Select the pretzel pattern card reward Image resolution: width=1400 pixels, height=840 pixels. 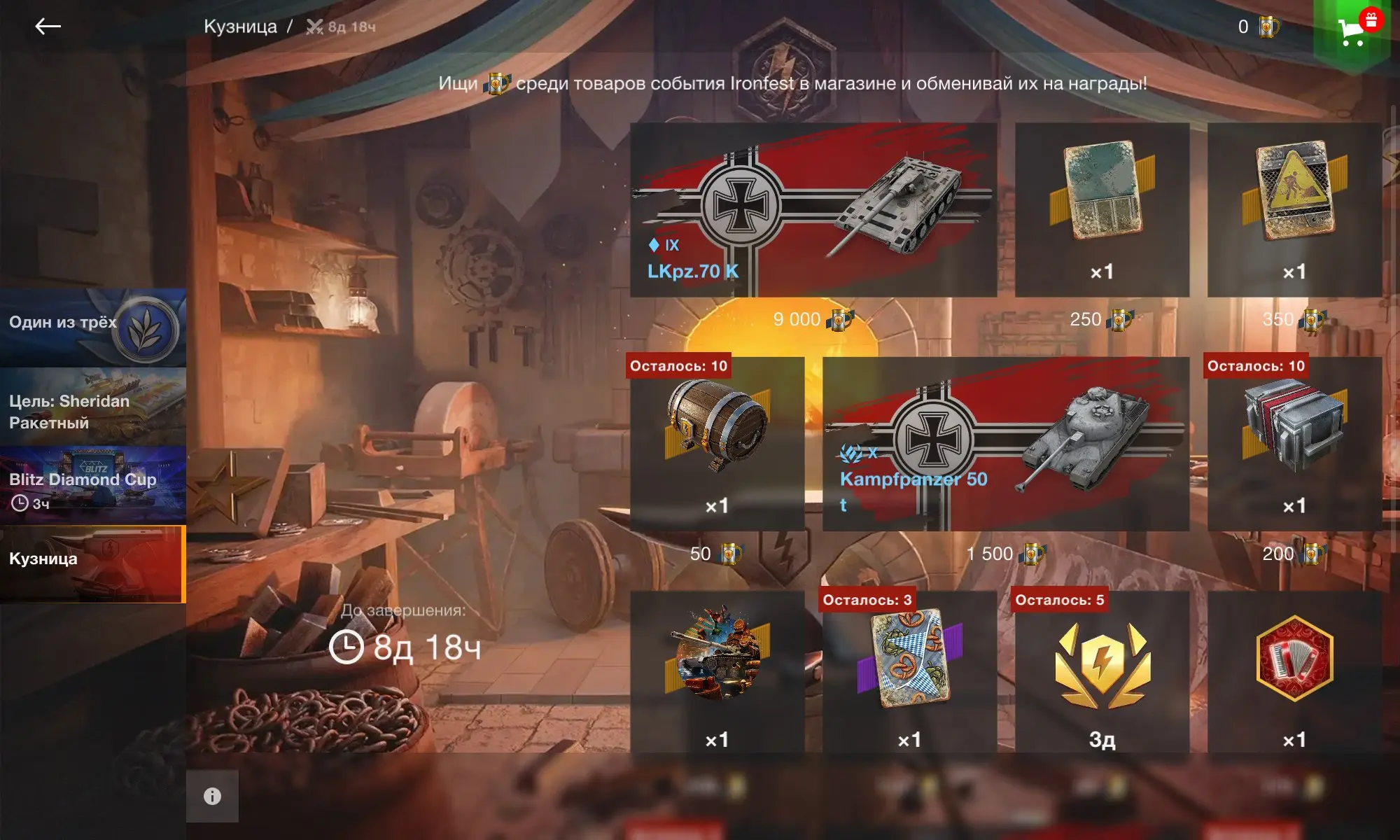[x=909, y=672]
